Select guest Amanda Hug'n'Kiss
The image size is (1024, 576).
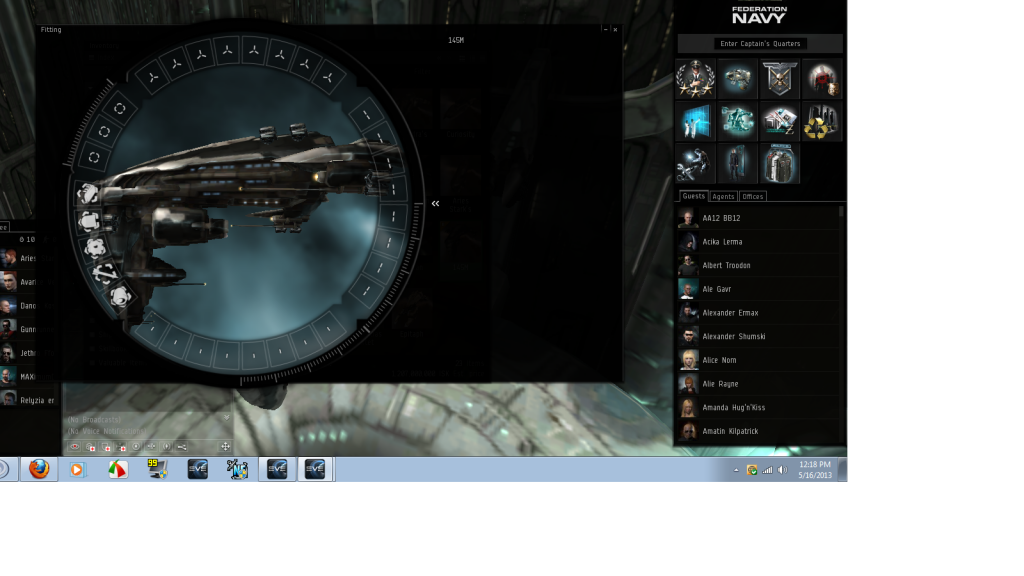(733, 408)
